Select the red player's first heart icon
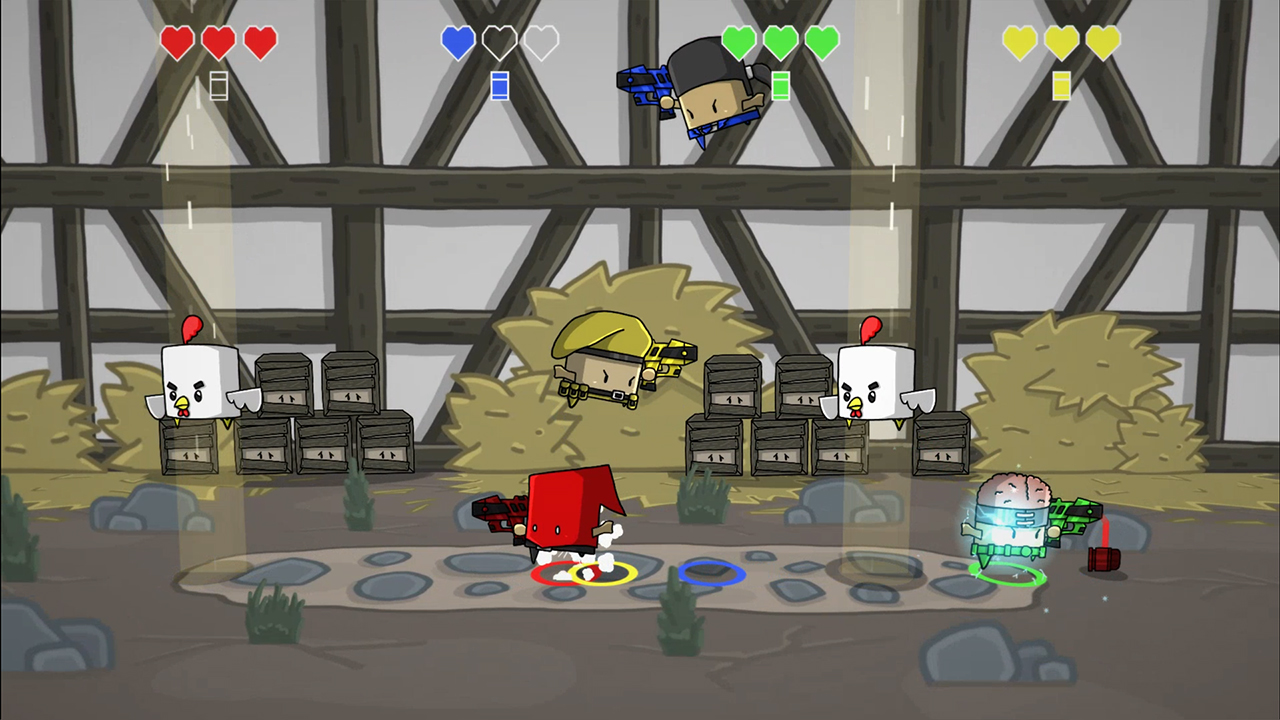 [177, 43]
